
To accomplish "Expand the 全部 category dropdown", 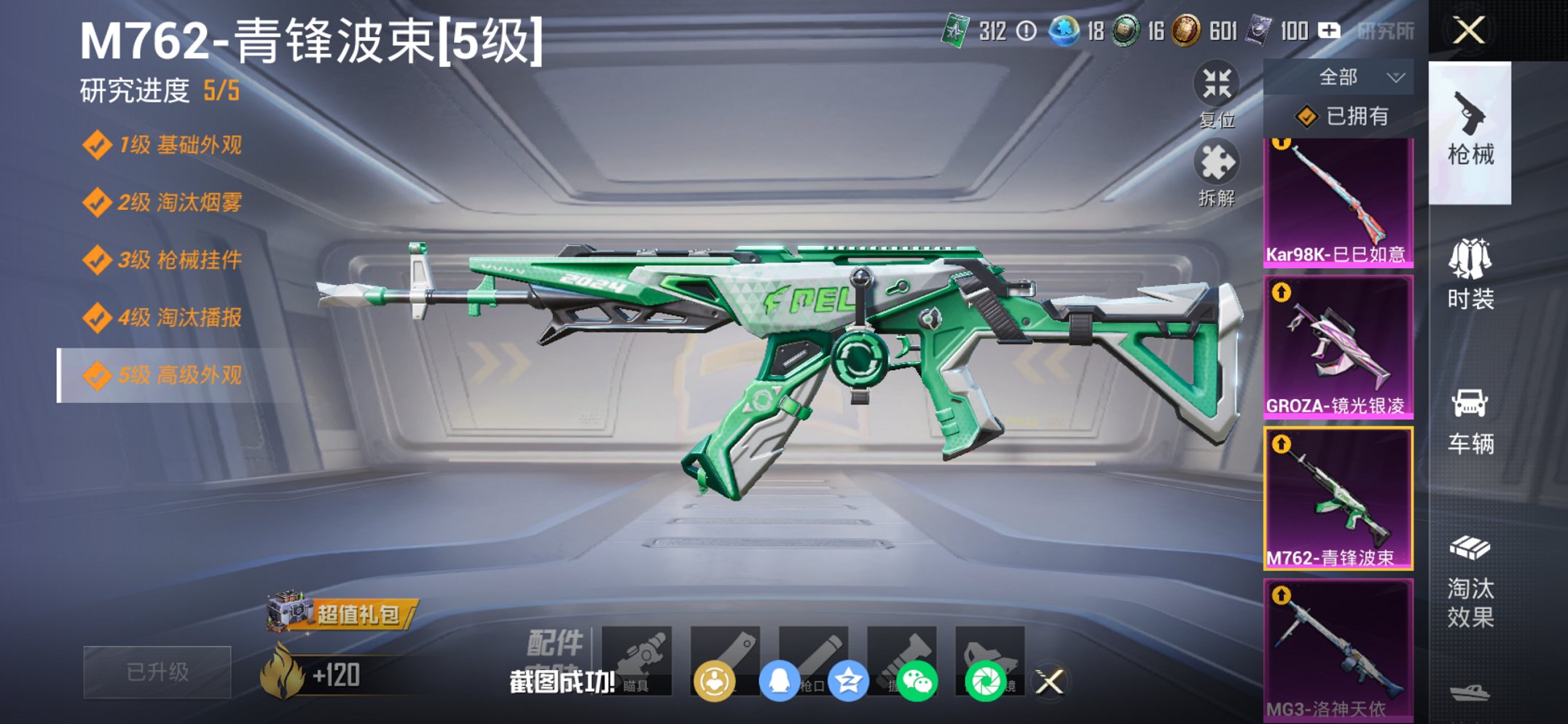I will tap(1357, 76).
